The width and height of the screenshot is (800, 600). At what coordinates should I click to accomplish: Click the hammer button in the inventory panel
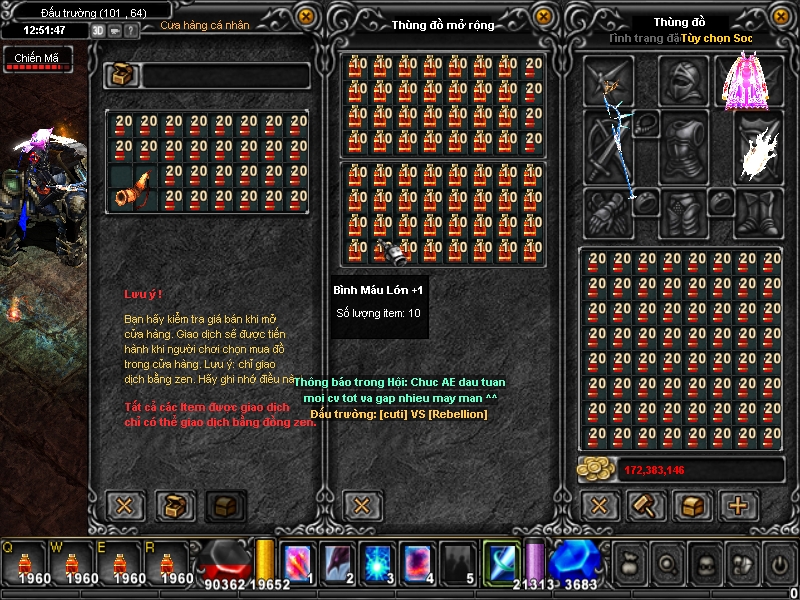(646, 506)
